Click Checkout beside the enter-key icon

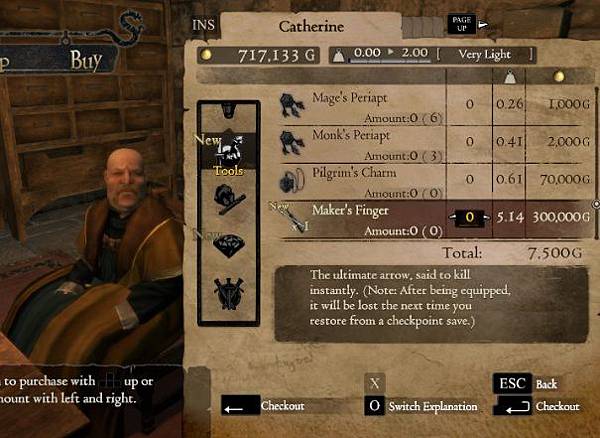pos(540,406)
